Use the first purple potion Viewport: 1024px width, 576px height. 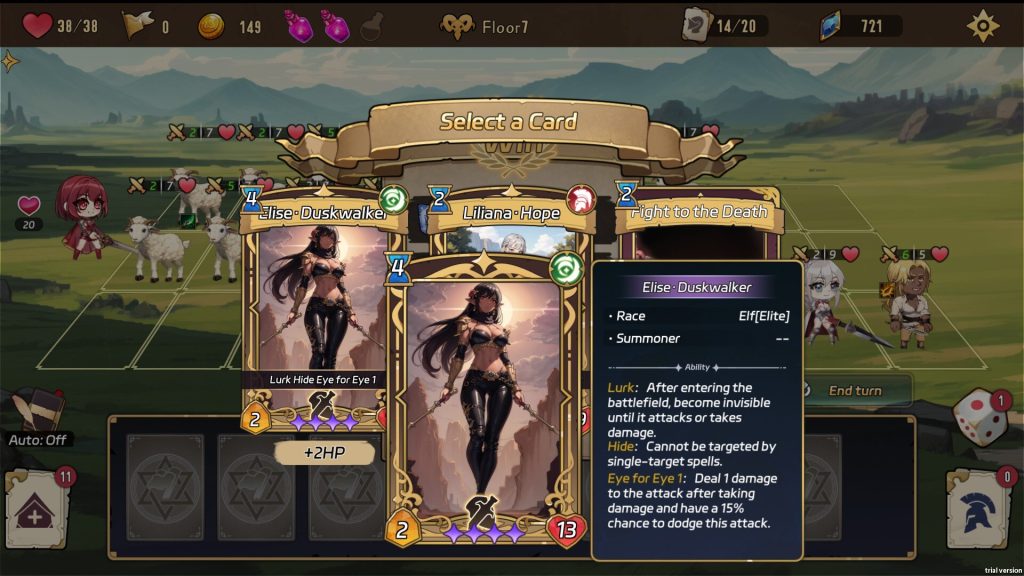click(299, 25)
